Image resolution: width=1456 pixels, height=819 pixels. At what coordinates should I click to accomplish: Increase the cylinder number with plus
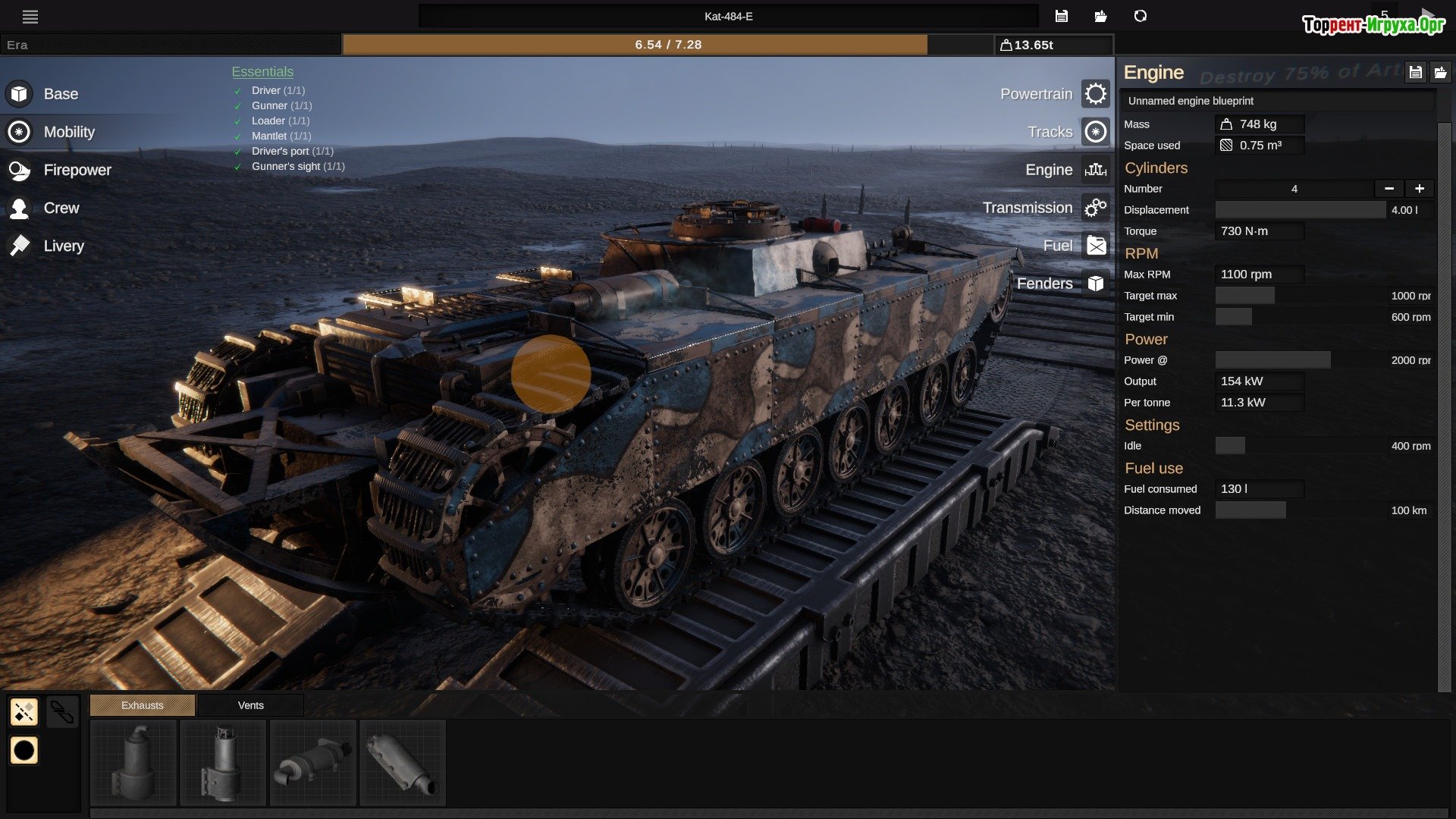(x=1419, y=189)
